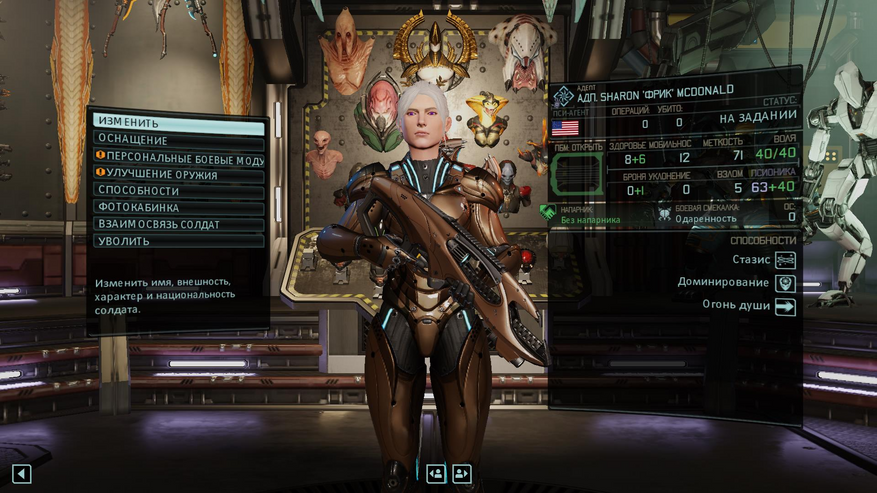
Task: Open the ПБМ ОТКРЫТЬ slot
Action: point(579,174)
